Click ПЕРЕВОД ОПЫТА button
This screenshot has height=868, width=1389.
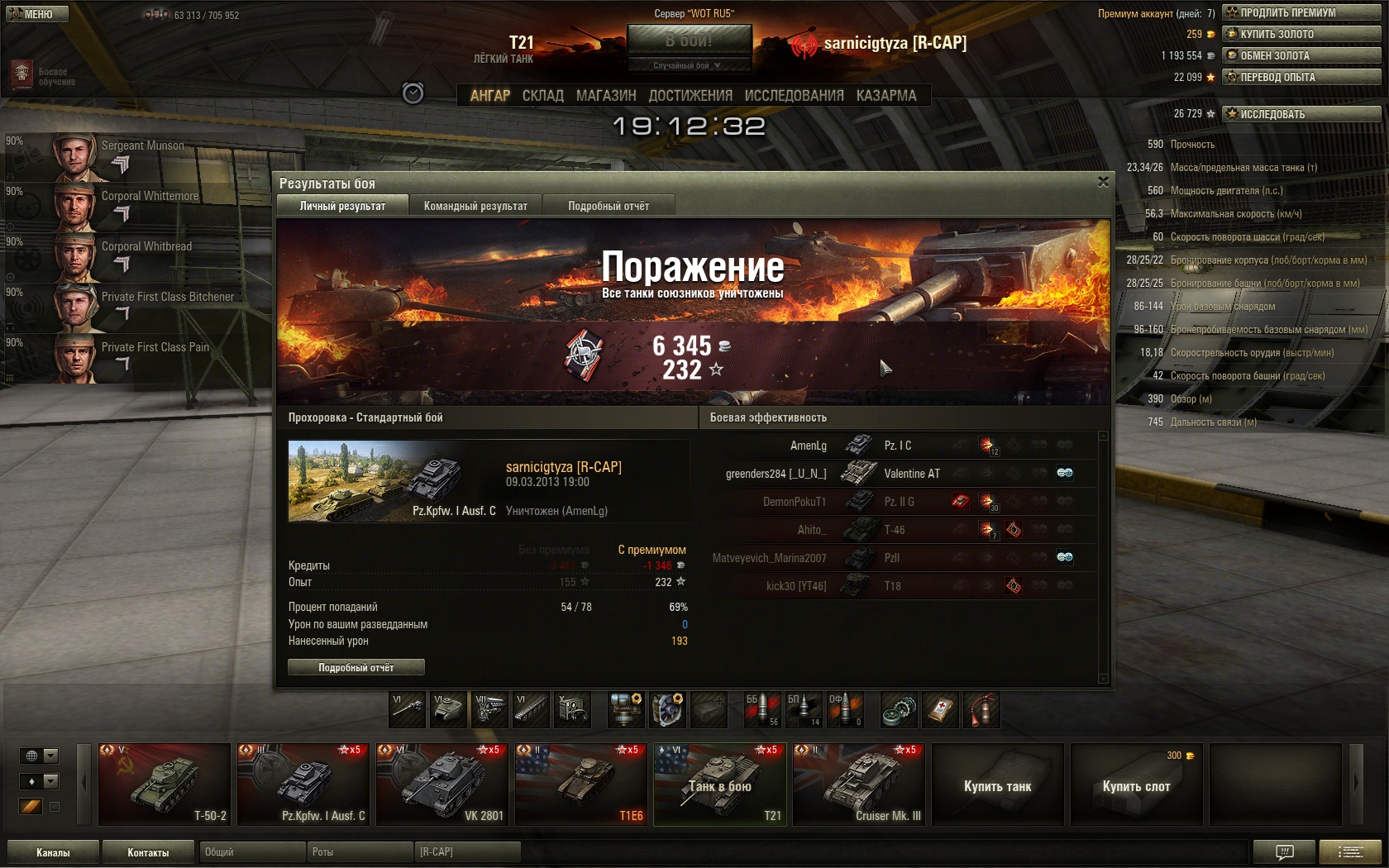tap(1301, 77)
